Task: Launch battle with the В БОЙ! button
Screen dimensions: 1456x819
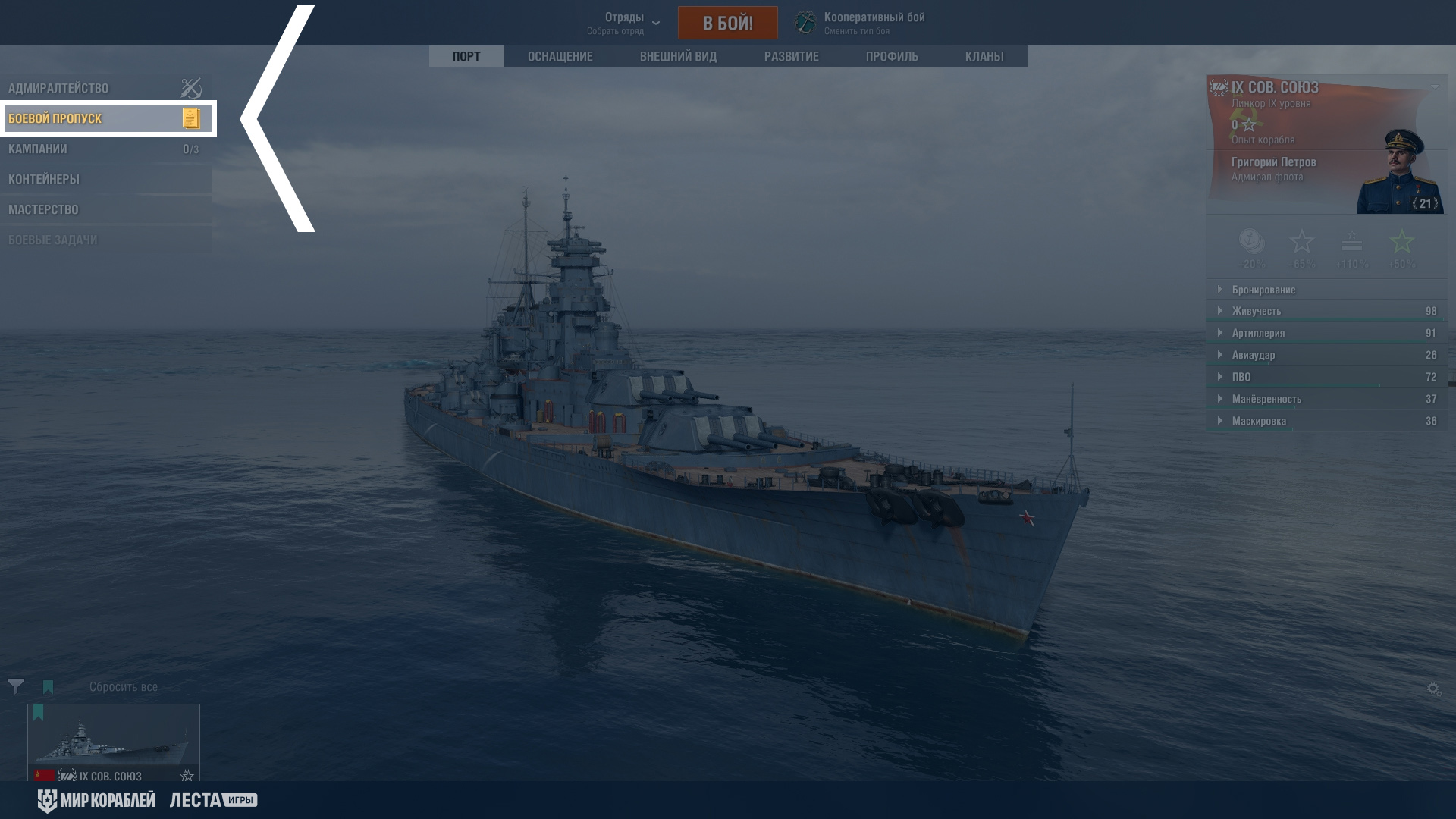Action: [x=727, y=23]
